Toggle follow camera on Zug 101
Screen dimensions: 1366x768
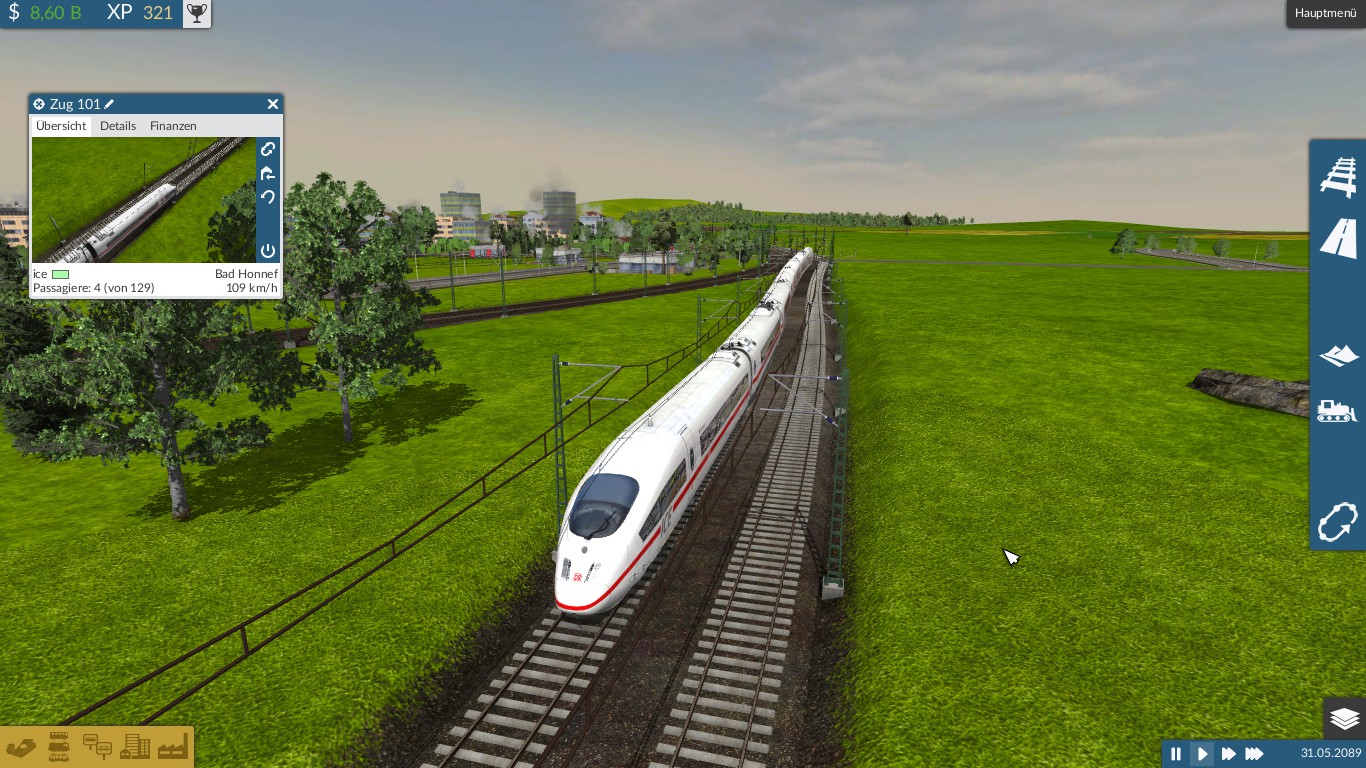267,149
